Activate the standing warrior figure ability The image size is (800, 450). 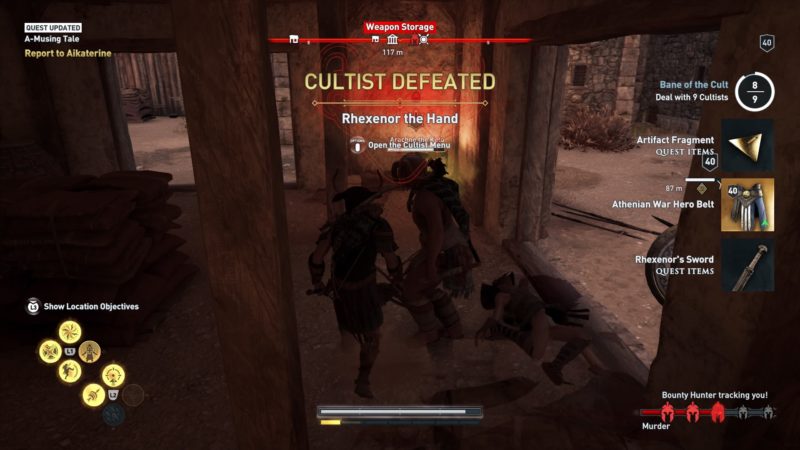coord(90,350)
